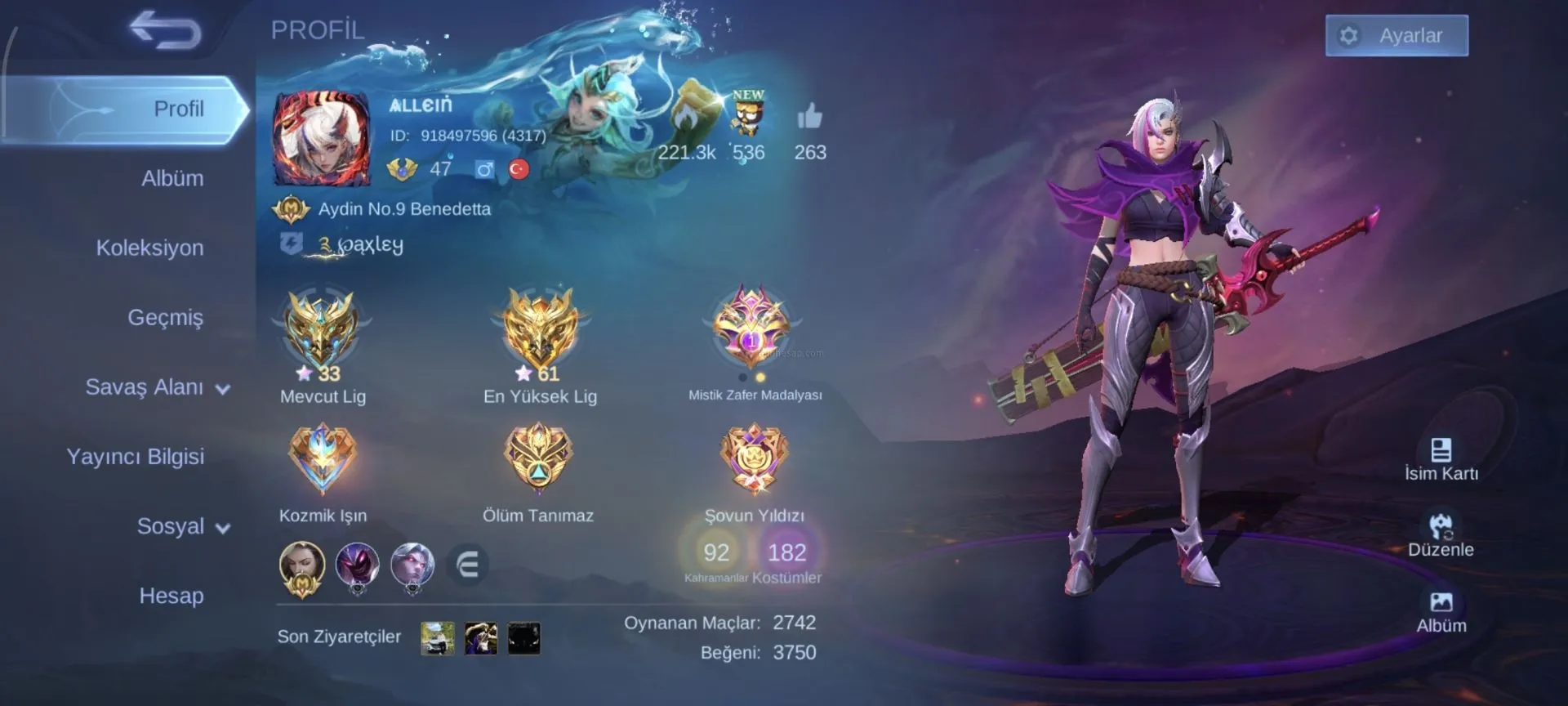Open the Koleksiyon tab
This screenshot has height=706, width=1568.
(x=149, y=248)
